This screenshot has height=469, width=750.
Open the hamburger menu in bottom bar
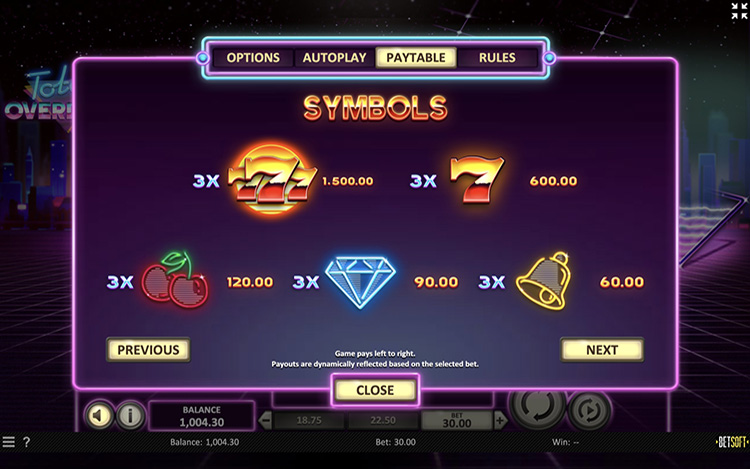pos(9,442)
